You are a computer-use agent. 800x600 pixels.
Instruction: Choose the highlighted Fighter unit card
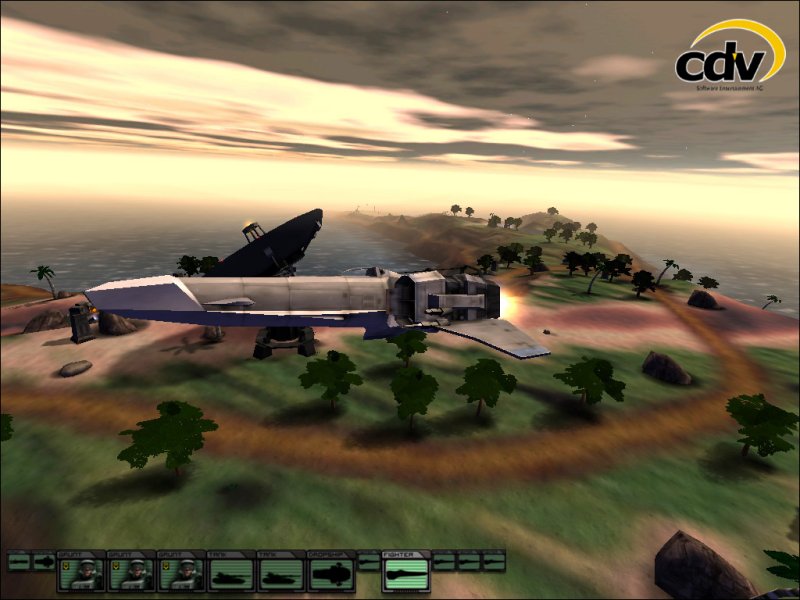405,571
